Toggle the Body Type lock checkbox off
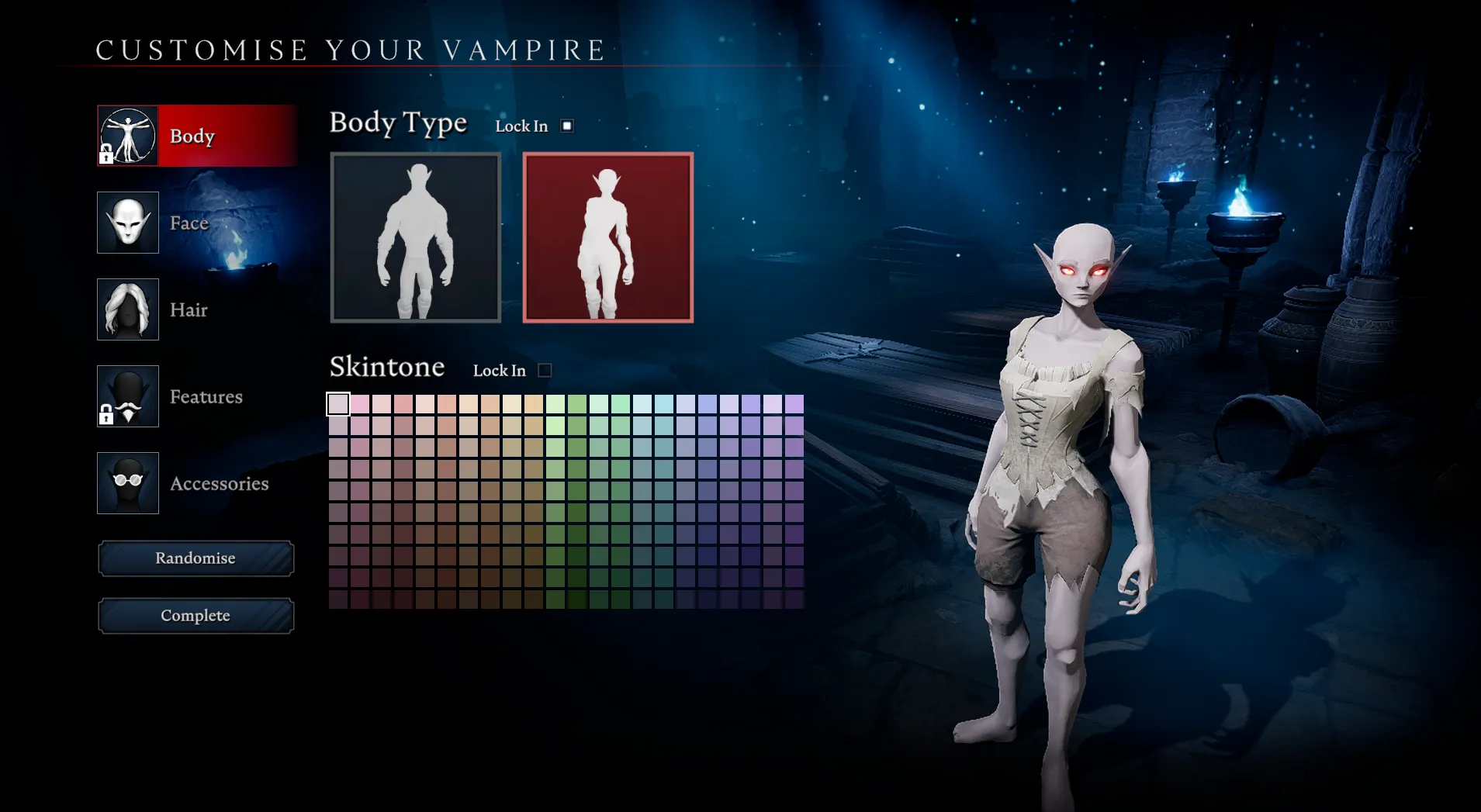Image resolution: width=1481 pixels, height=812 pixels. point(566,125)
